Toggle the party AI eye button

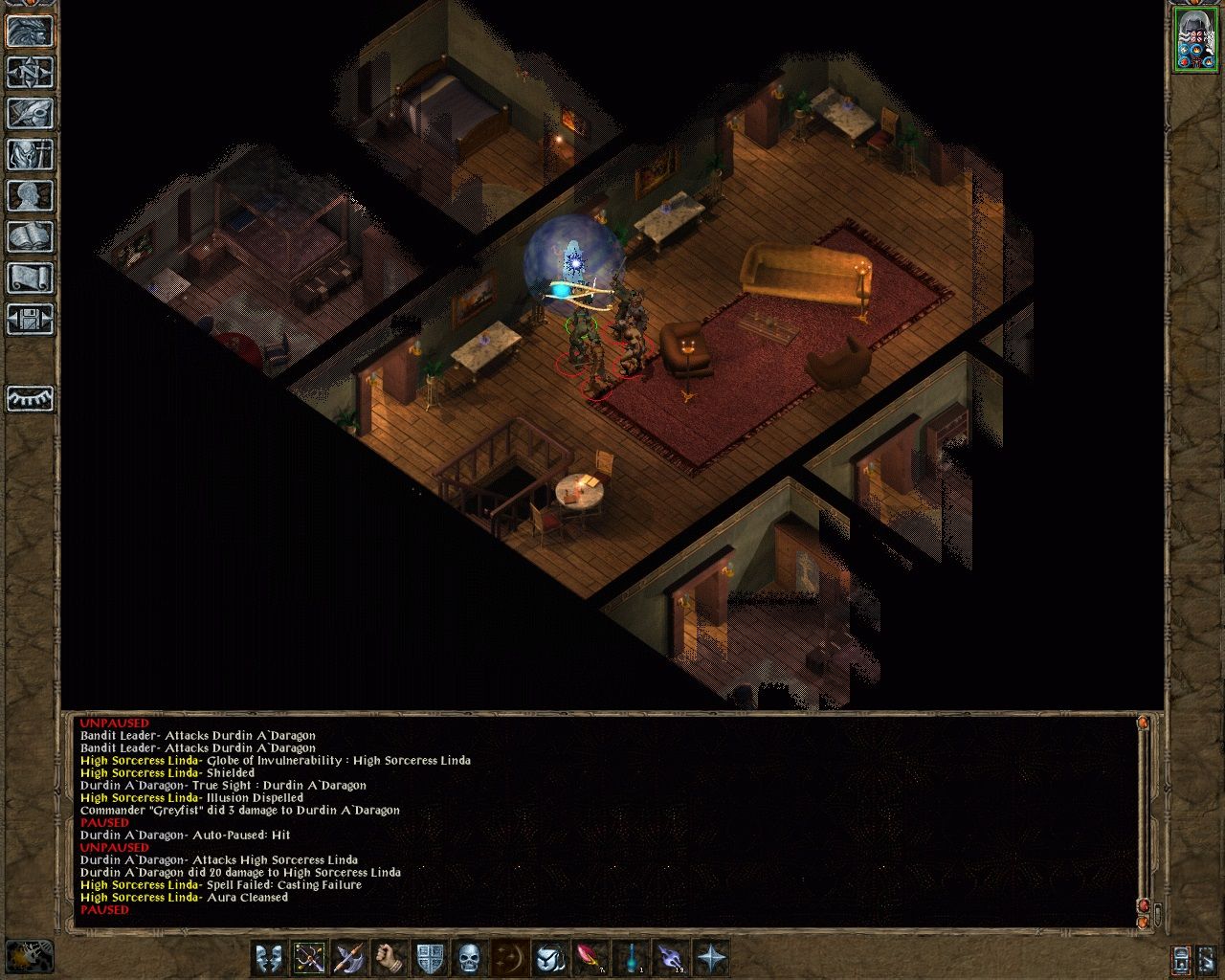point(30,398)
